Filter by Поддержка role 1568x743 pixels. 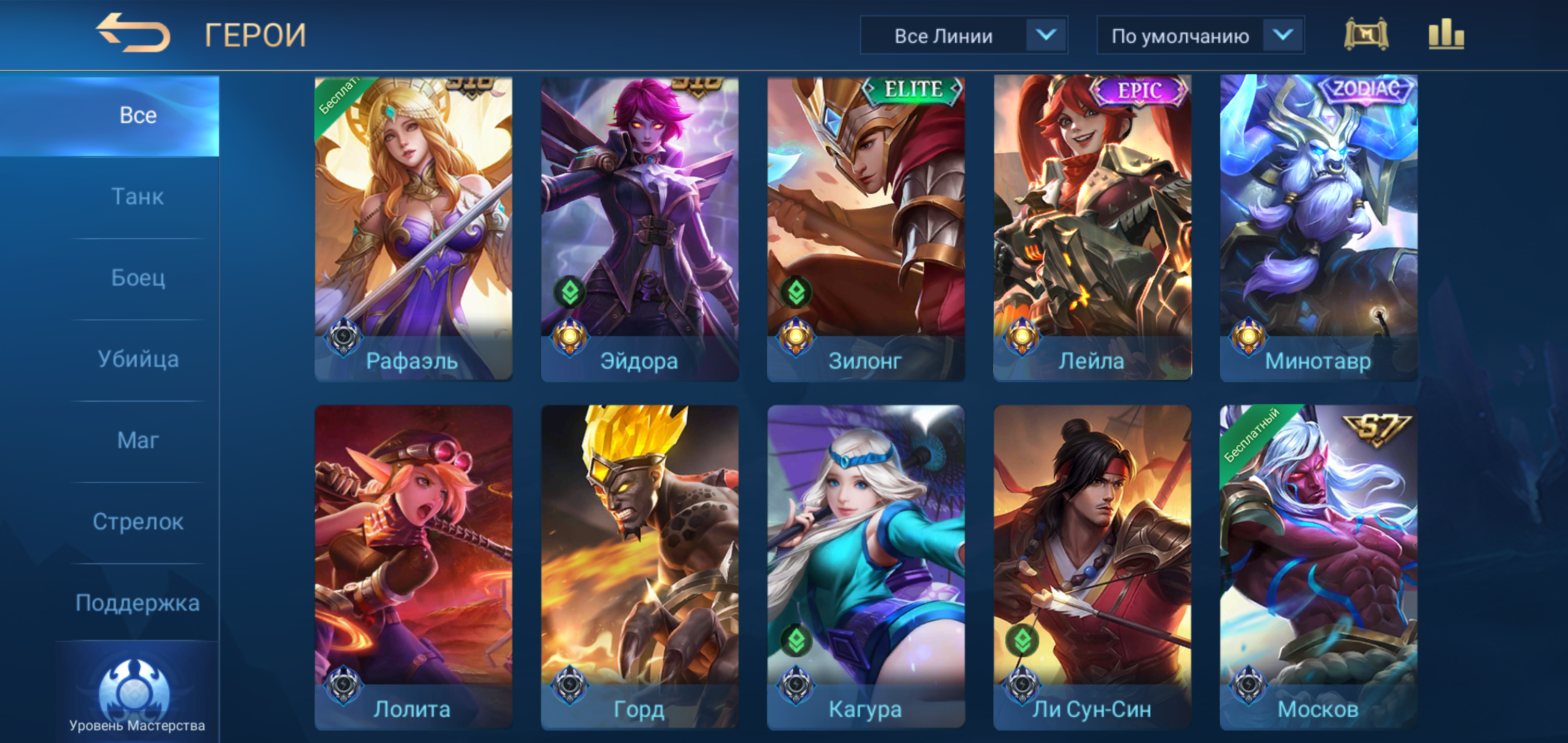pyautogui.click(x=138, y=603)
